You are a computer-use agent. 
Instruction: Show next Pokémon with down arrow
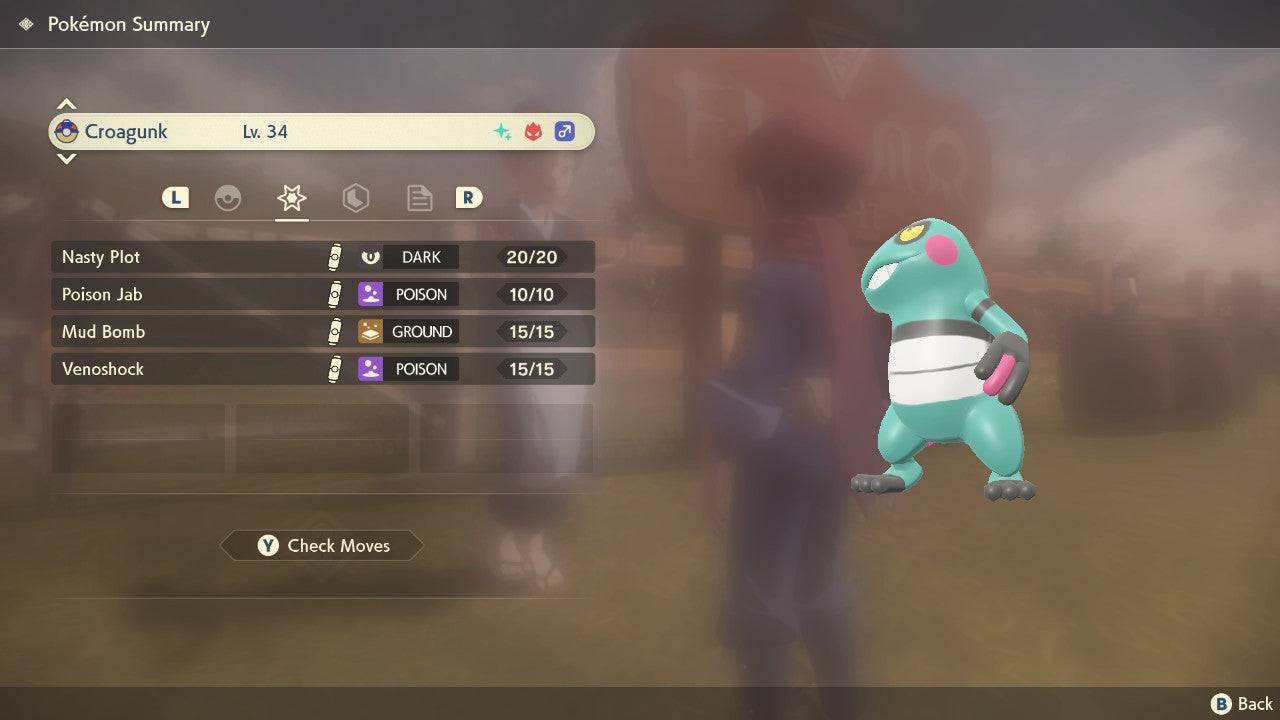coord(66,159)
